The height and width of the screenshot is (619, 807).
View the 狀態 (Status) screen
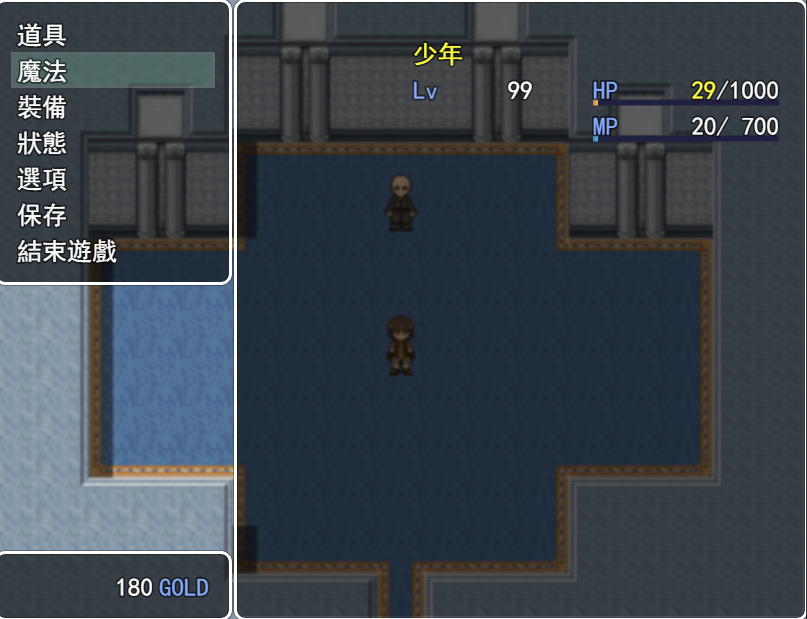pos(42,143)
